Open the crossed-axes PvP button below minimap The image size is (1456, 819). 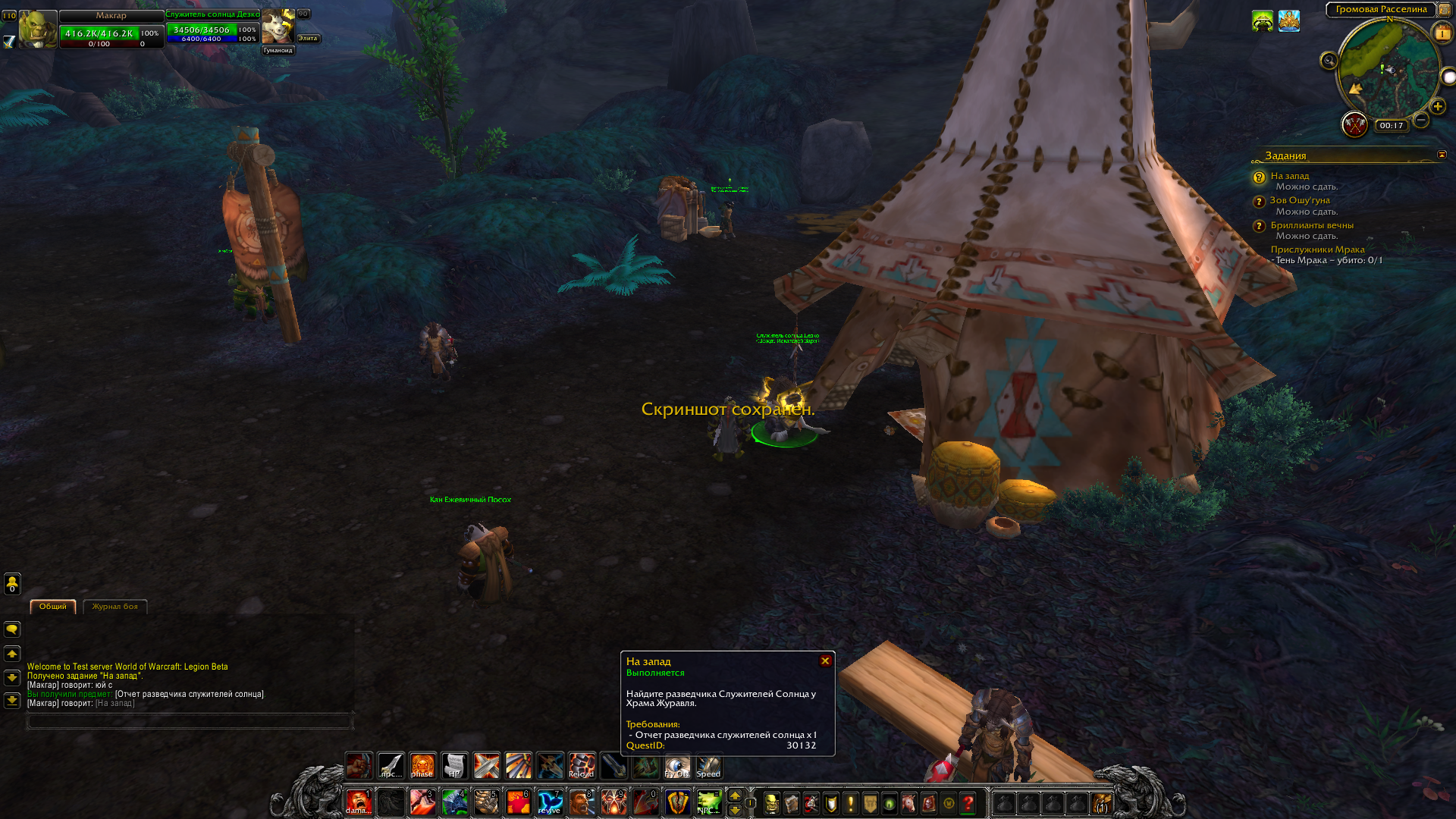tap(1354, 124)
